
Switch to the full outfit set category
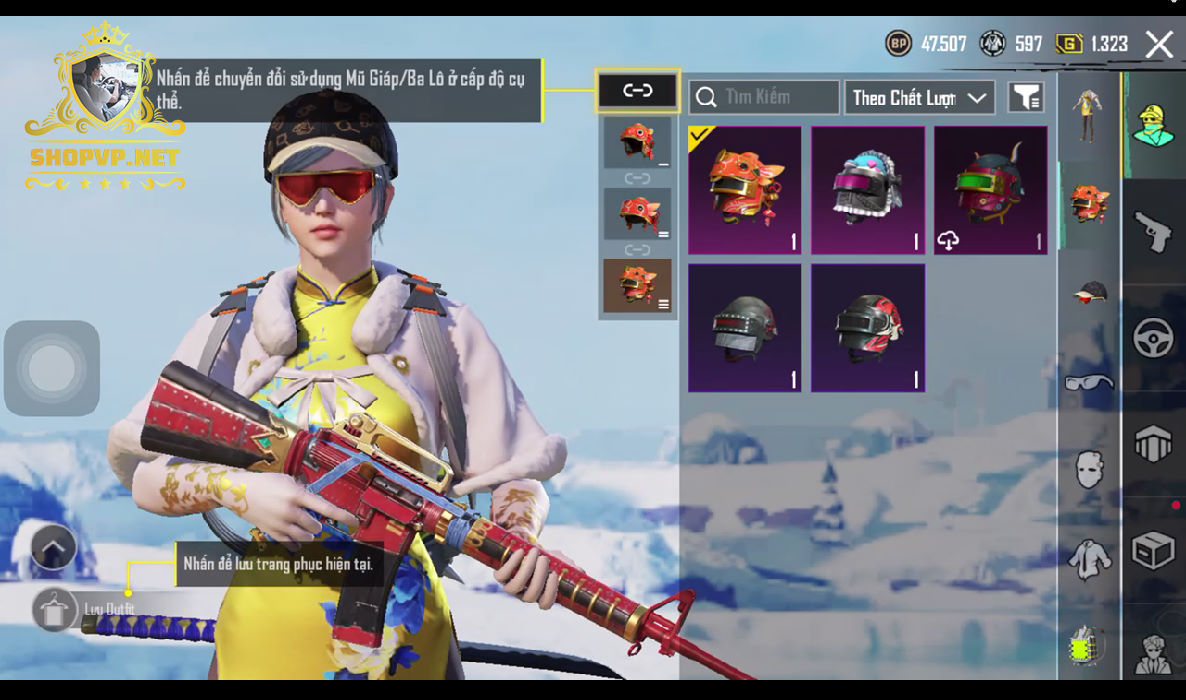1089,114
